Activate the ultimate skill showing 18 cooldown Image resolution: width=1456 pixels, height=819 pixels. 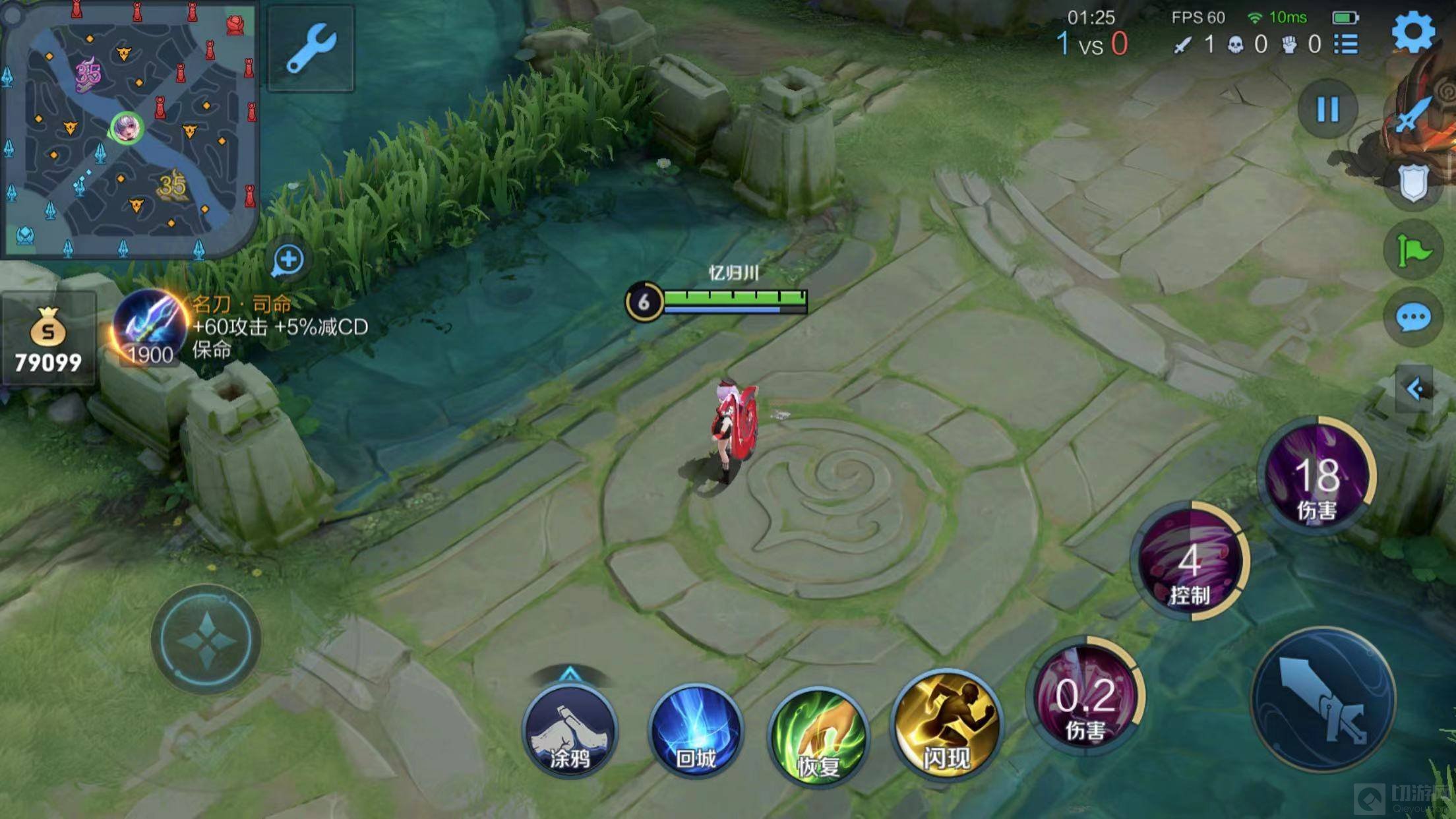[x=1317, y=475]
